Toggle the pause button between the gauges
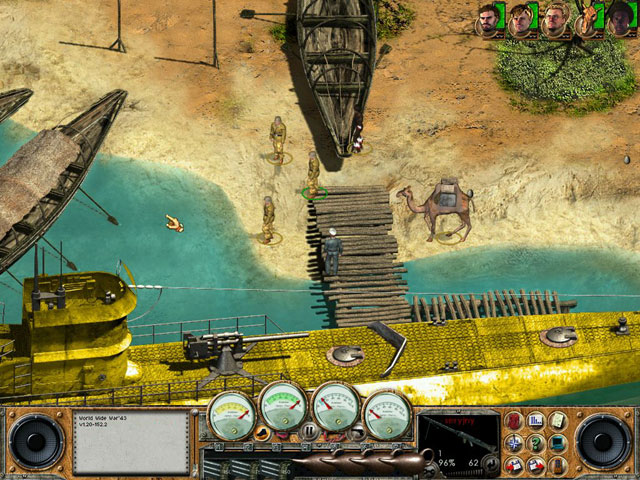 point(309,431)
